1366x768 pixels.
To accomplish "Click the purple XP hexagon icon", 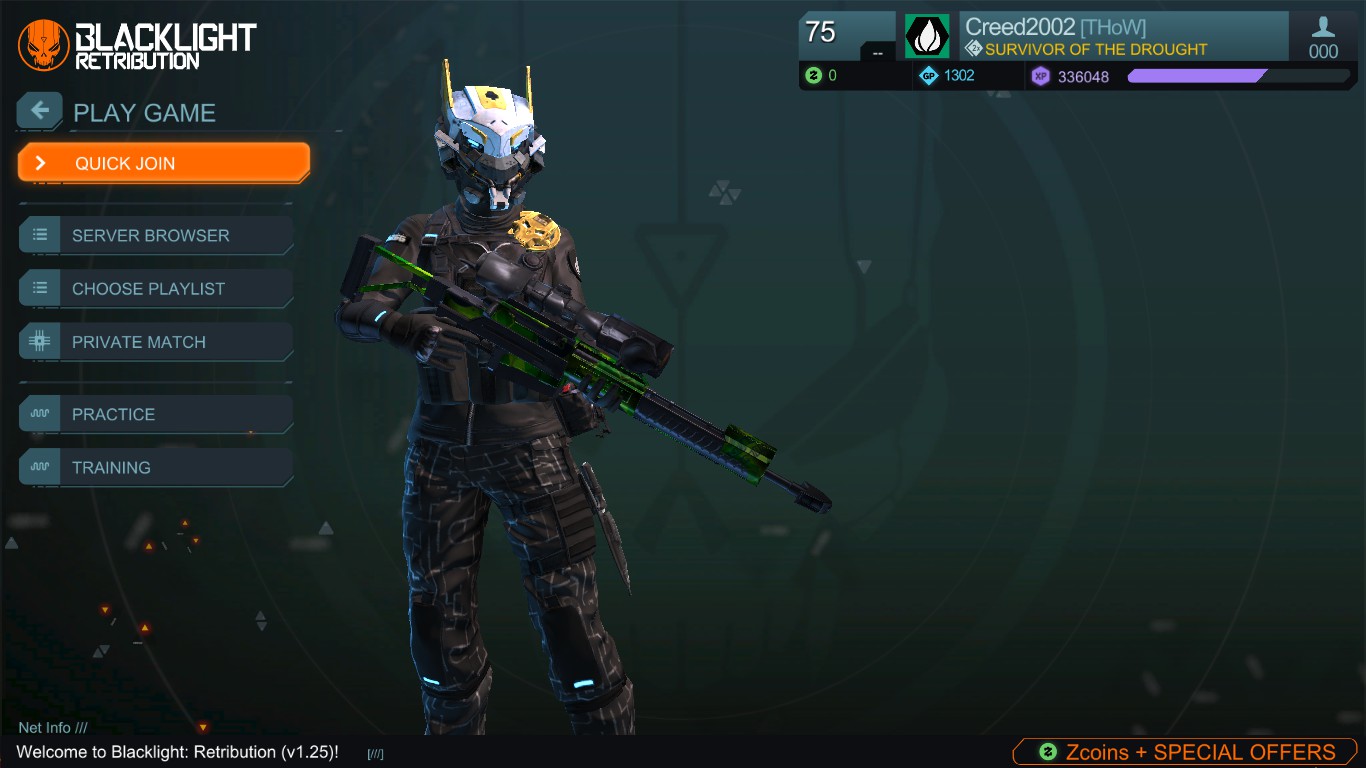I will (1040, 76).
